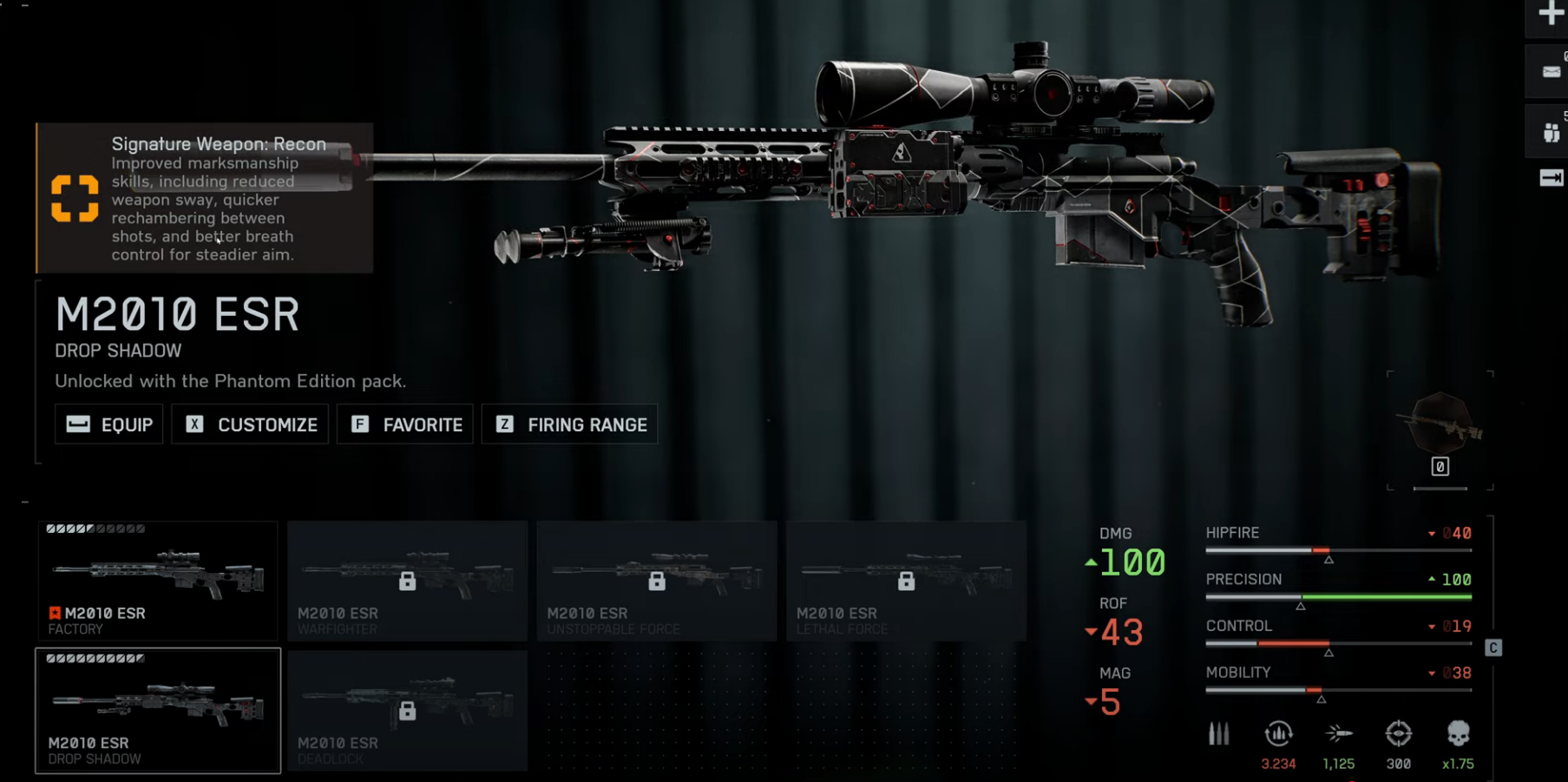Select the M2010 ESR Factory package
This screenshot has width=1568, height=782.
(x=158, y=581)
